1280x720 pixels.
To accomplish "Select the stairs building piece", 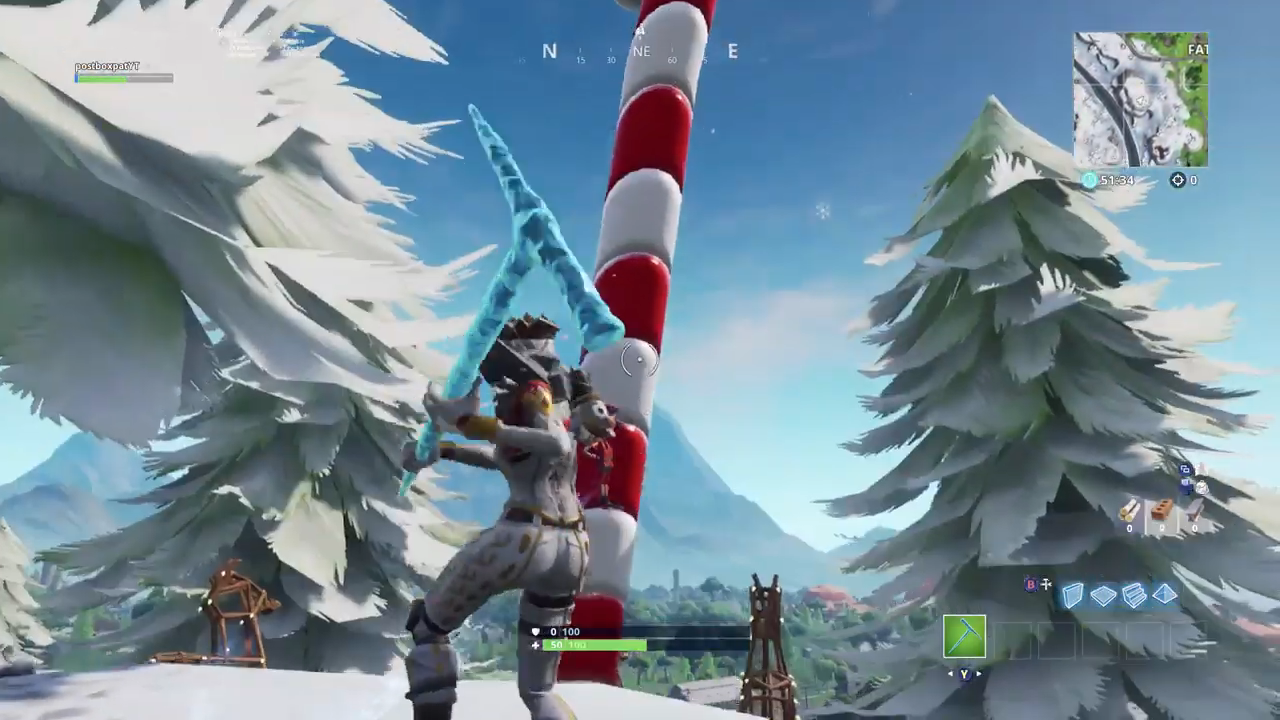I will [1134, 595].
